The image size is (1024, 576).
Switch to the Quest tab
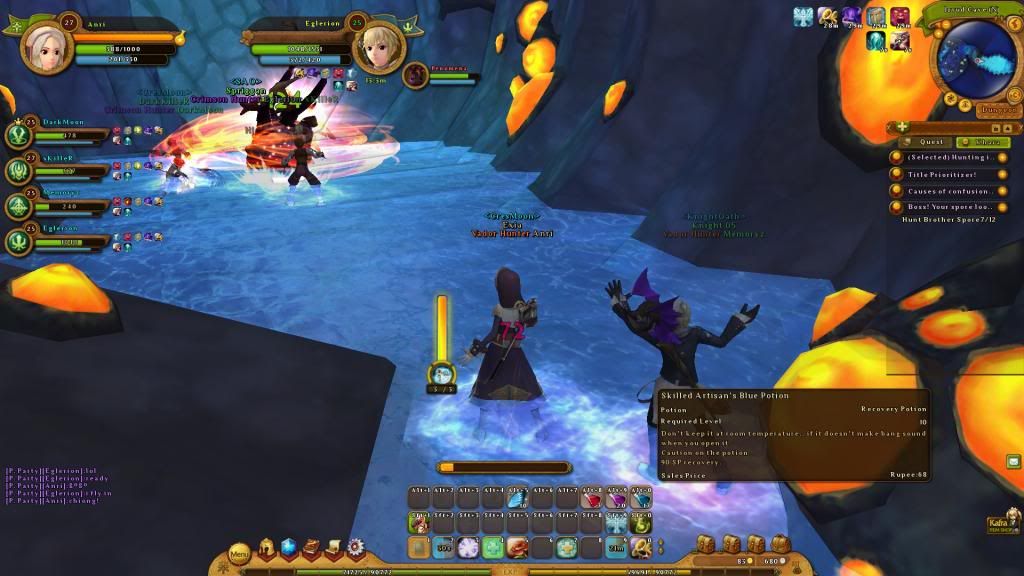932,142
